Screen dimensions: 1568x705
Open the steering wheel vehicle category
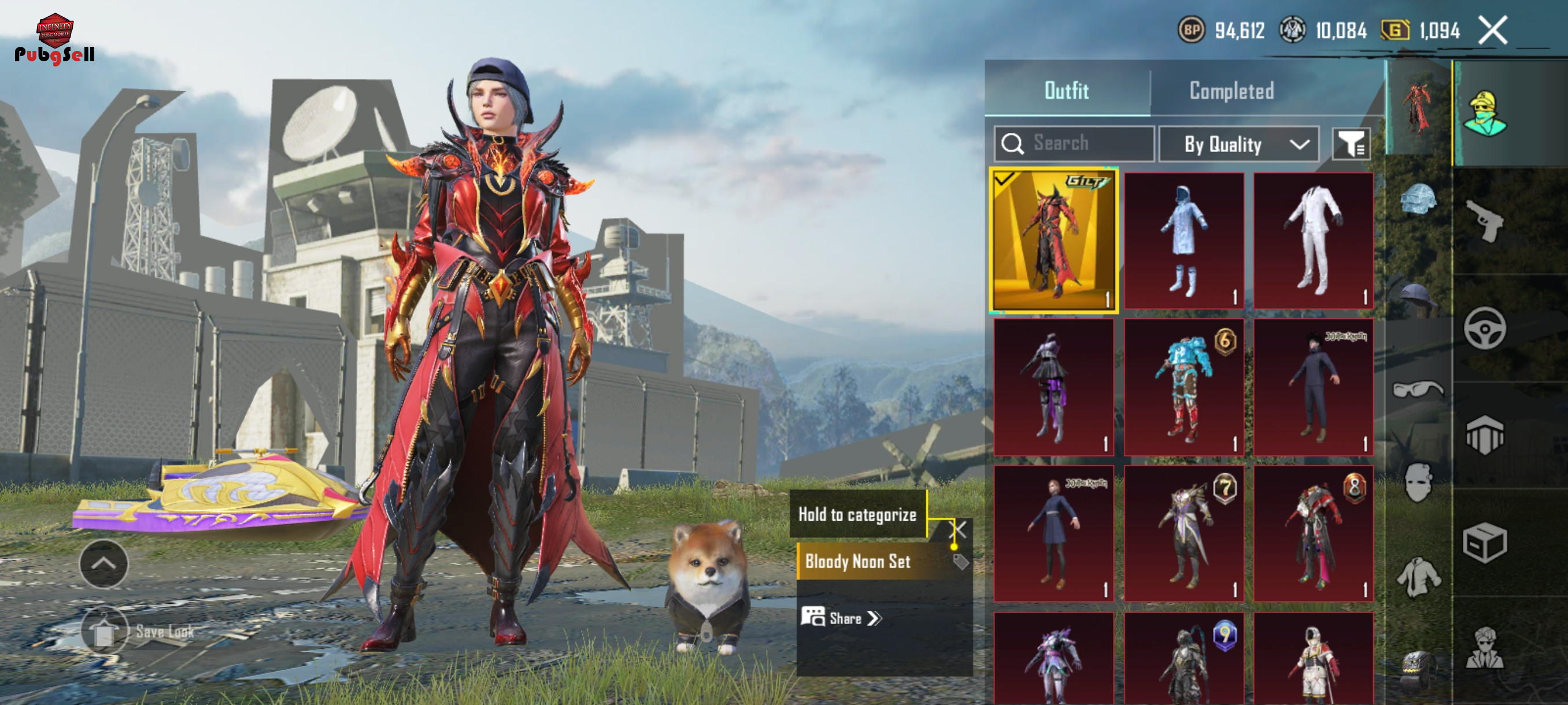[1484, 328]
